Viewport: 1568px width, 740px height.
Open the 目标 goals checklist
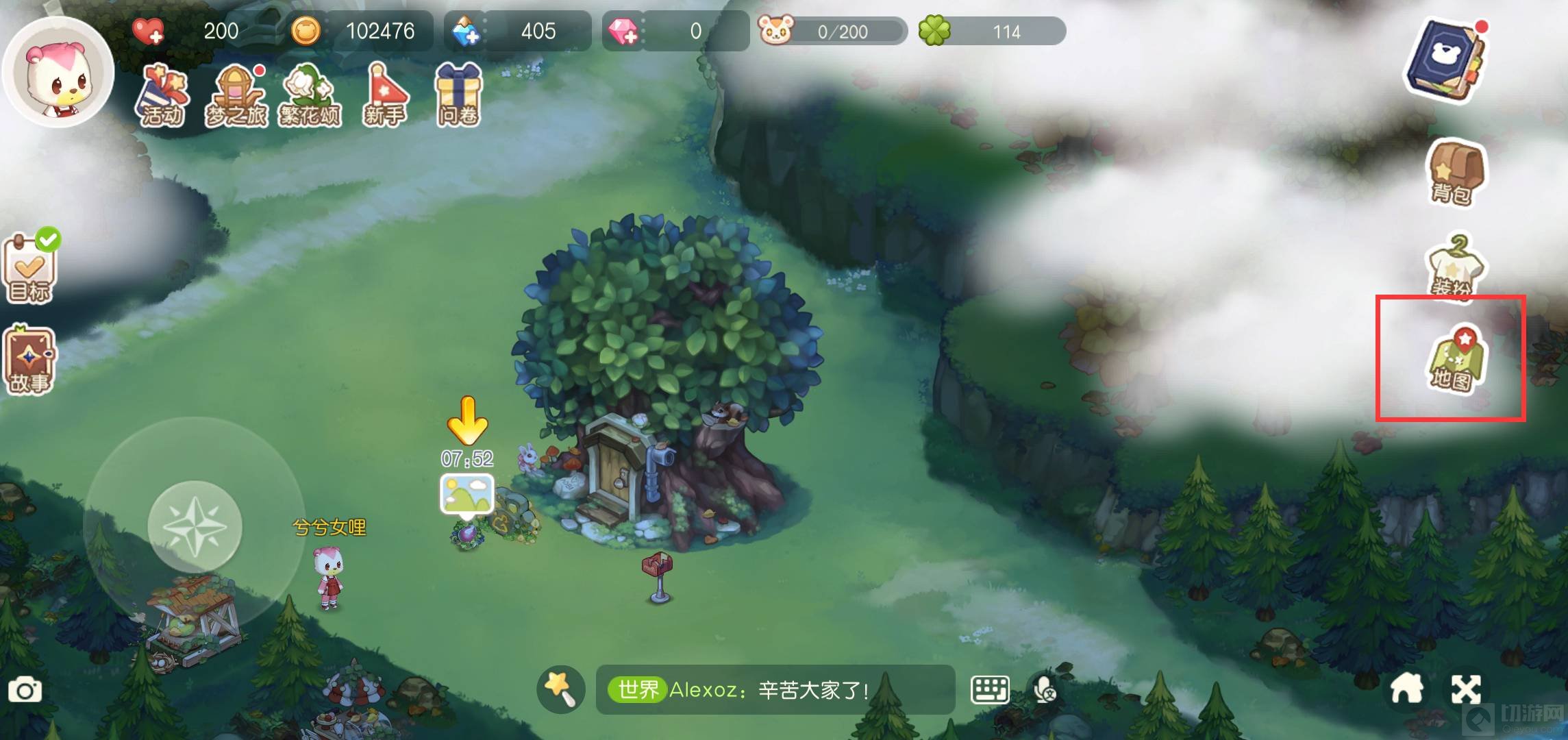click(x=31, y=269)
